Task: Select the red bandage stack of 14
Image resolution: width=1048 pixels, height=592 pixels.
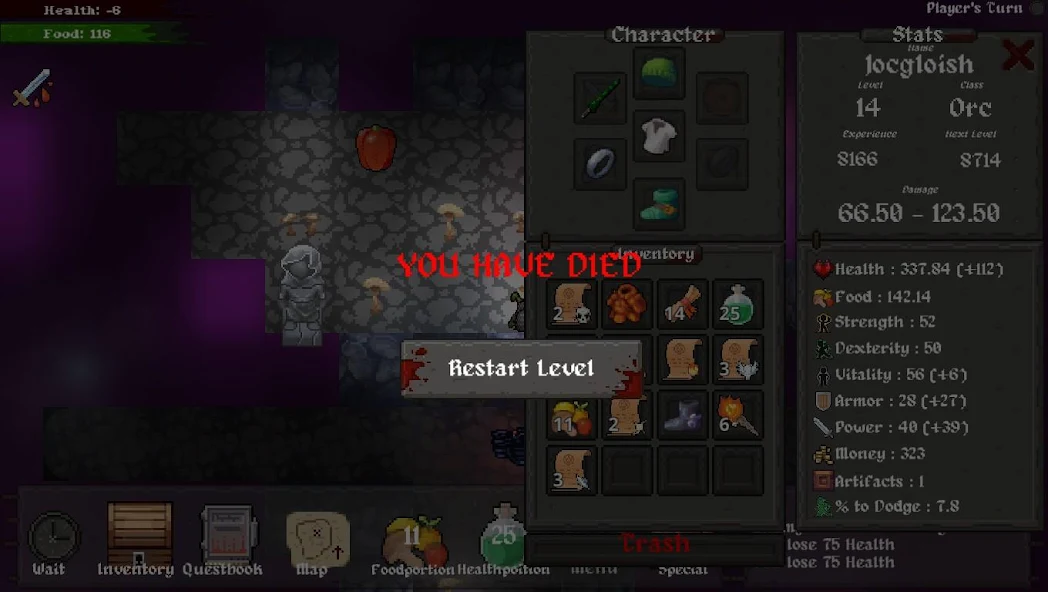Action: [x=683, y=304]
